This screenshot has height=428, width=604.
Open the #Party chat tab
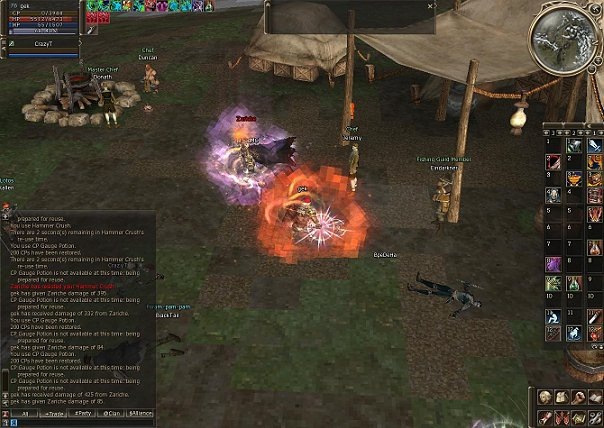(x=84, y=412)
